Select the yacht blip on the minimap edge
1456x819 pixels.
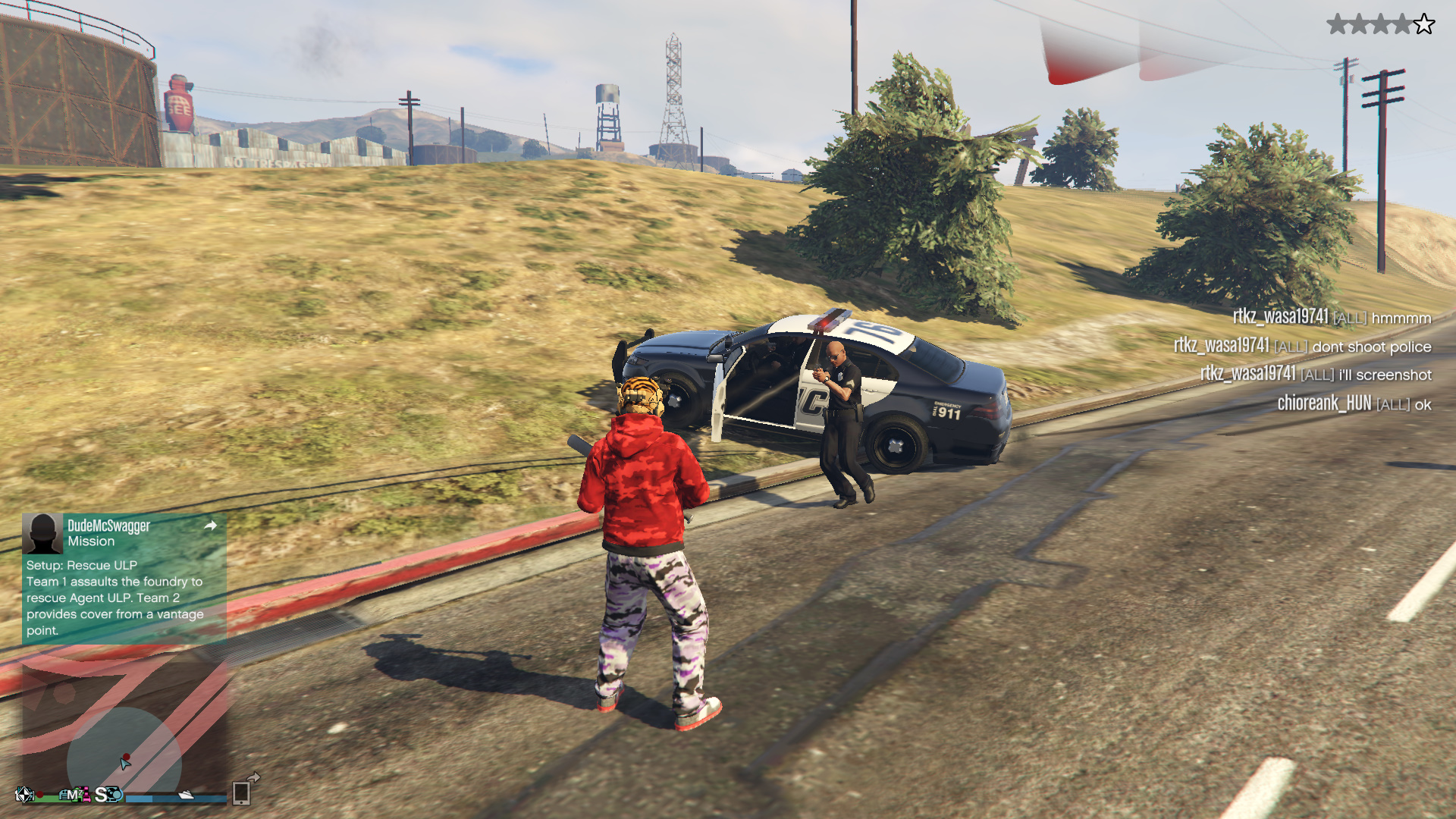186,795
